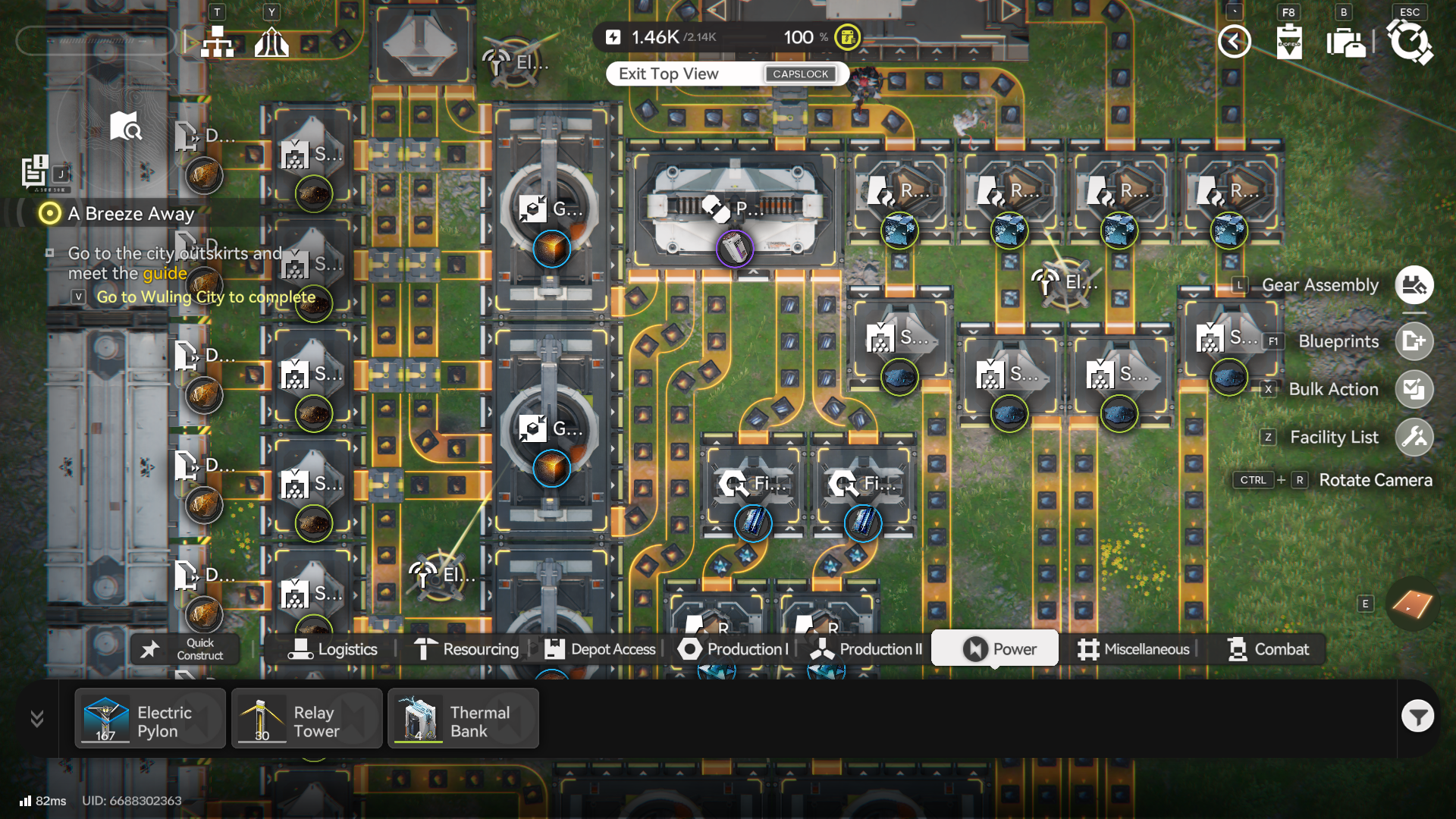The width and height of the screenshot is (1456, 819).
Task: Open the Blueprints panel
Action: click(1414, 341)
